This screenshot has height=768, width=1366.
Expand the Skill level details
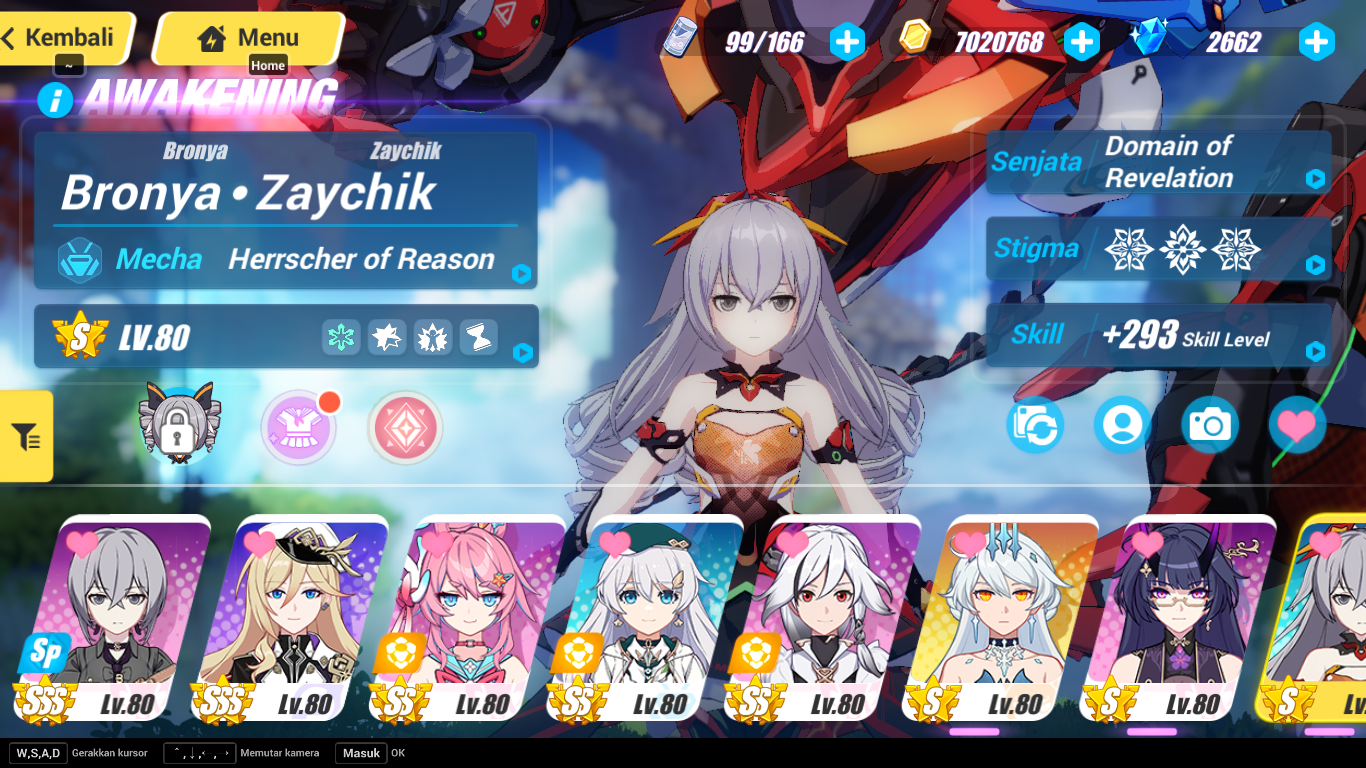pos(1315,352)
